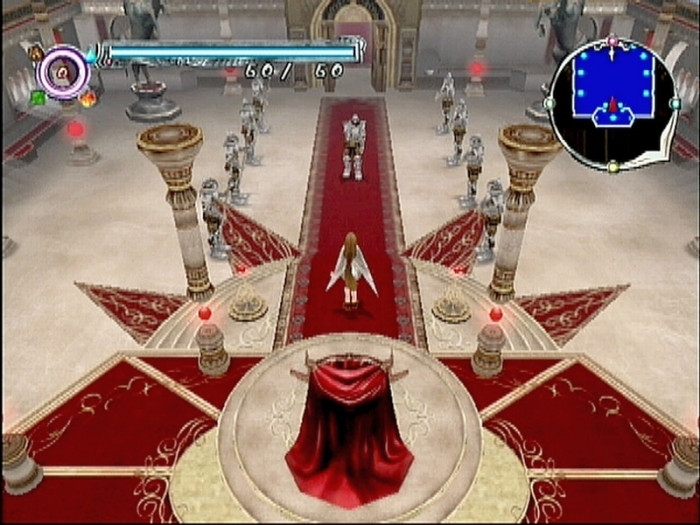Click the red player arrow on minimap
Image resolution: width=700 pixels, height=525 pixels.
click(x=612, y=106)
